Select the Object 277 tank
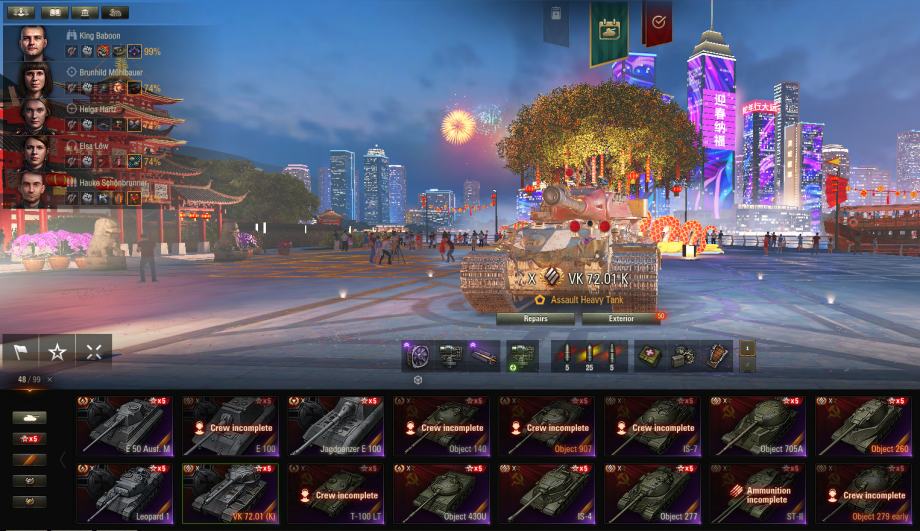 point(651,493)
